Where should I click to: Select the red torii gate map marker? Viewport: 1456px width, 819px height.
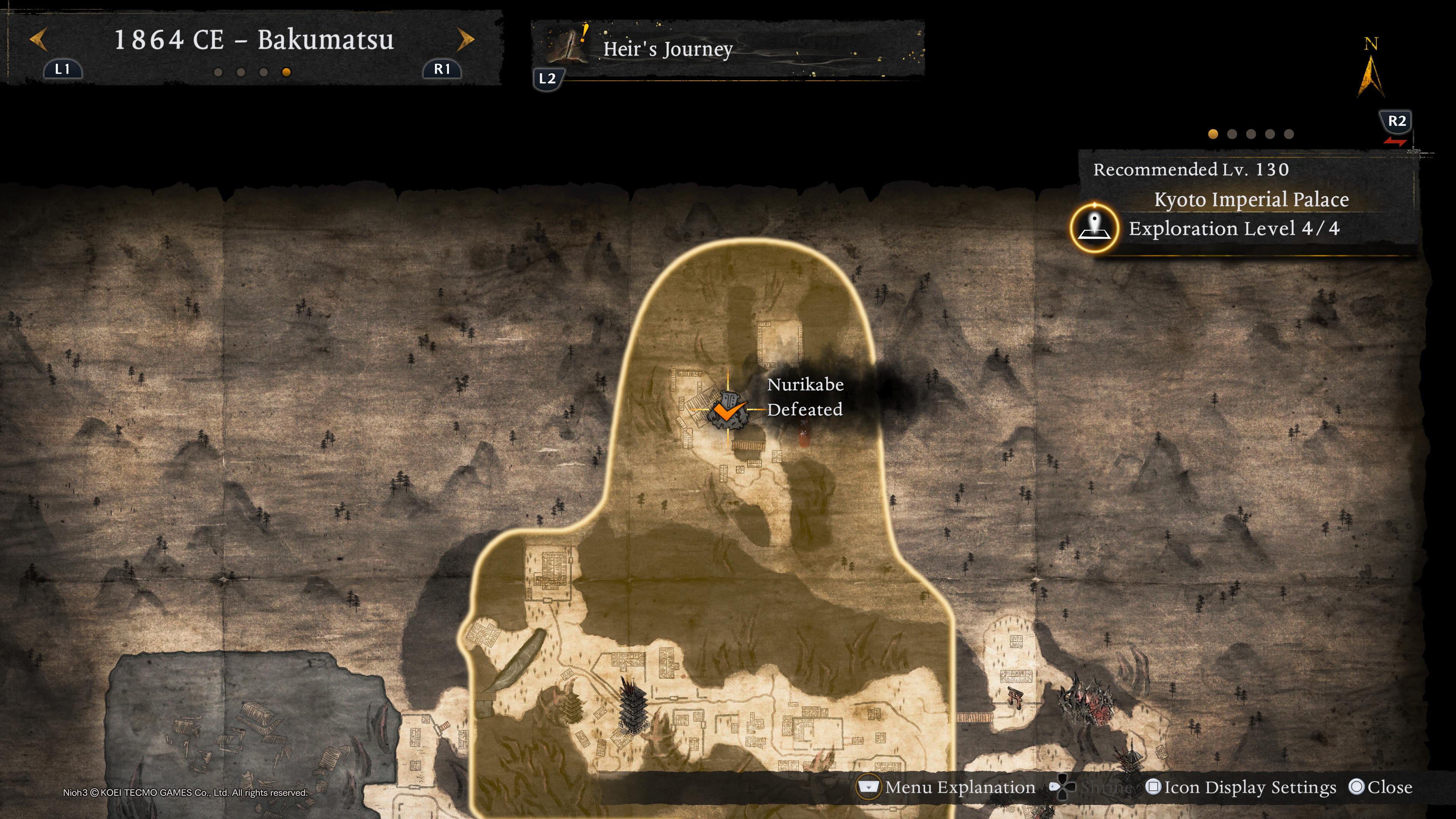click(x=1015, y=698)
